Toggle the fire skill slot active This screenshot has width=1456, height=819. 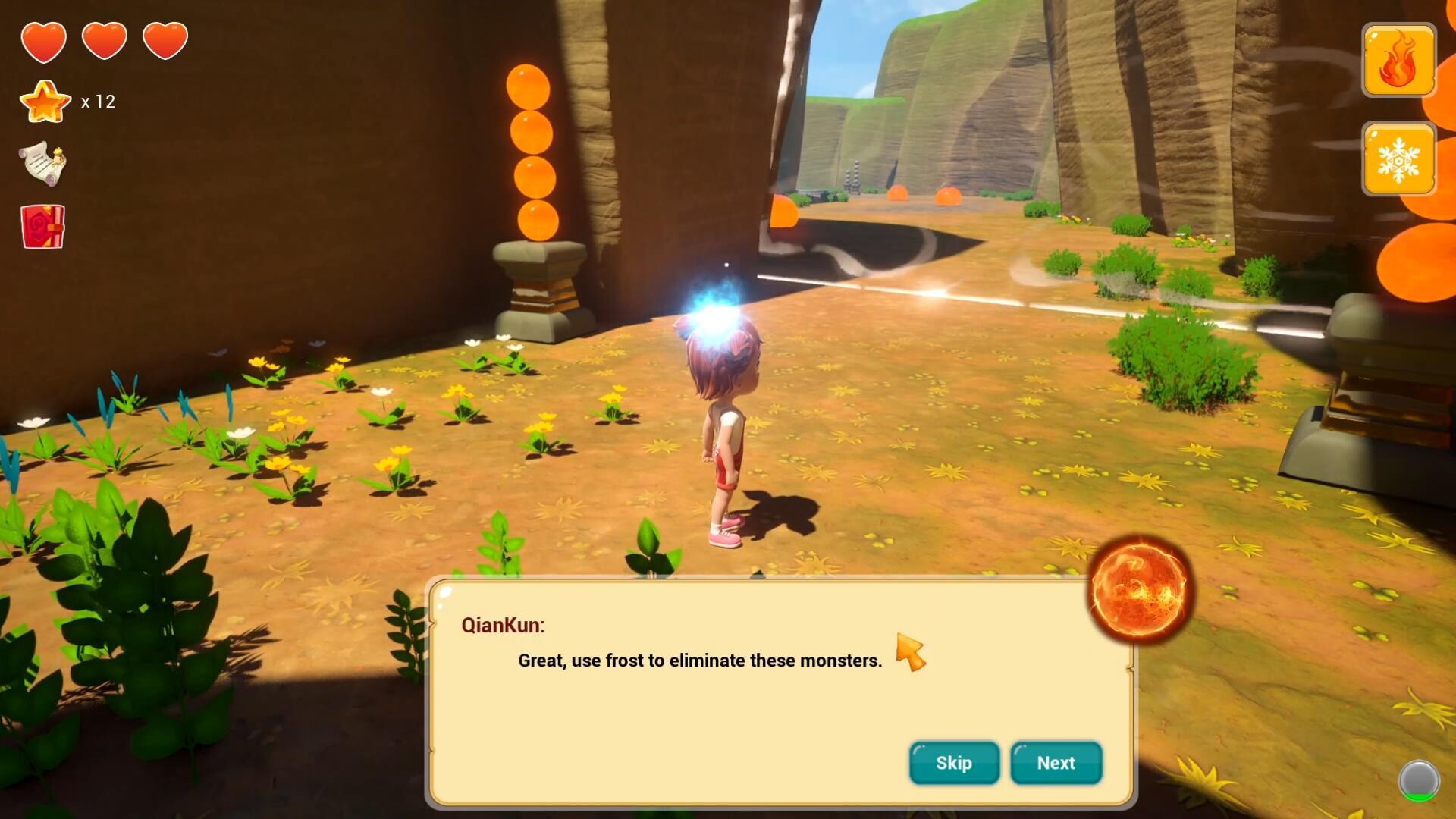(x=1398, y=61)
